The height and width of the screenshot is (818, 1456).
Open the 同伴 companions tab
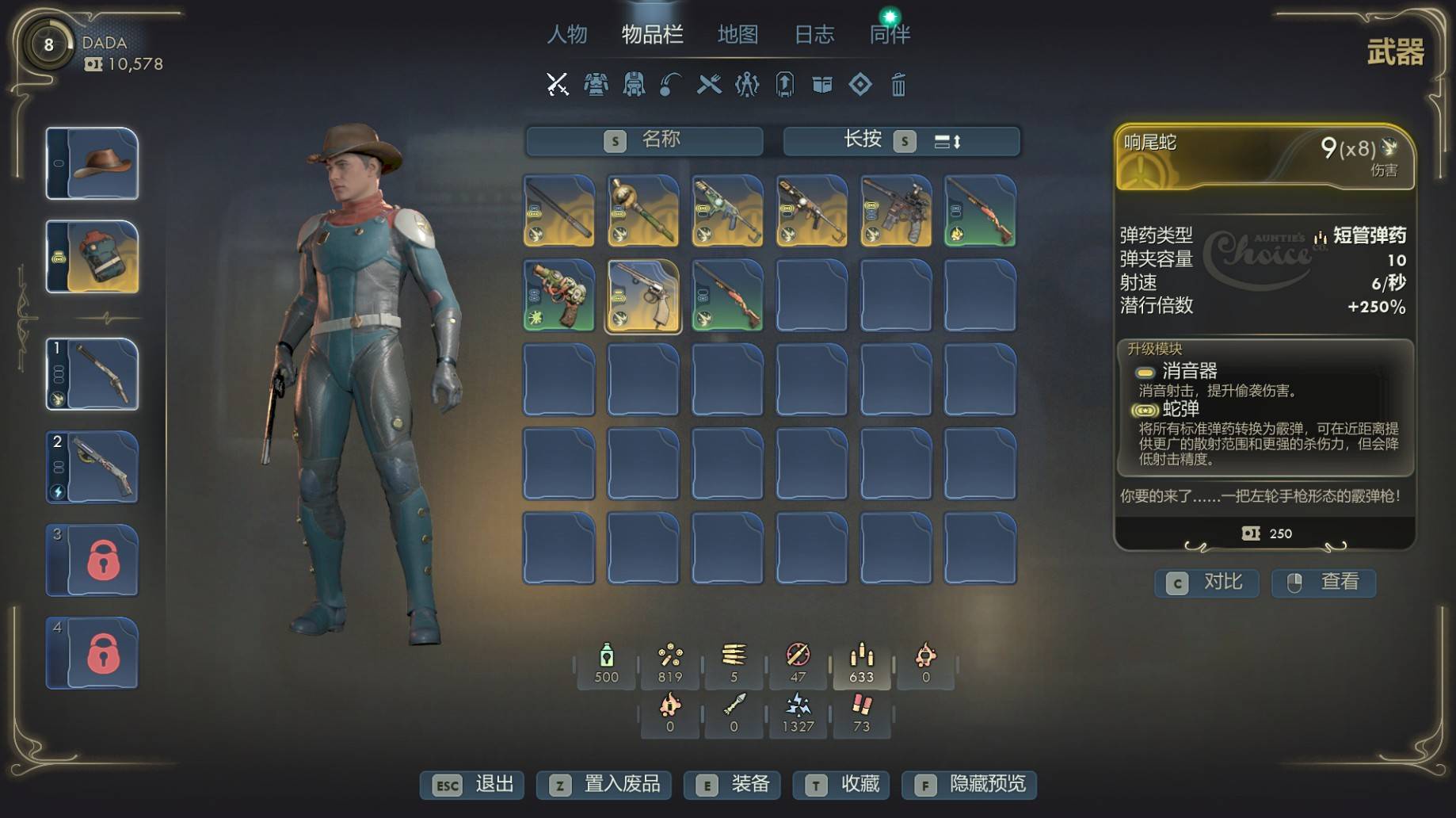tap(890, 35)
